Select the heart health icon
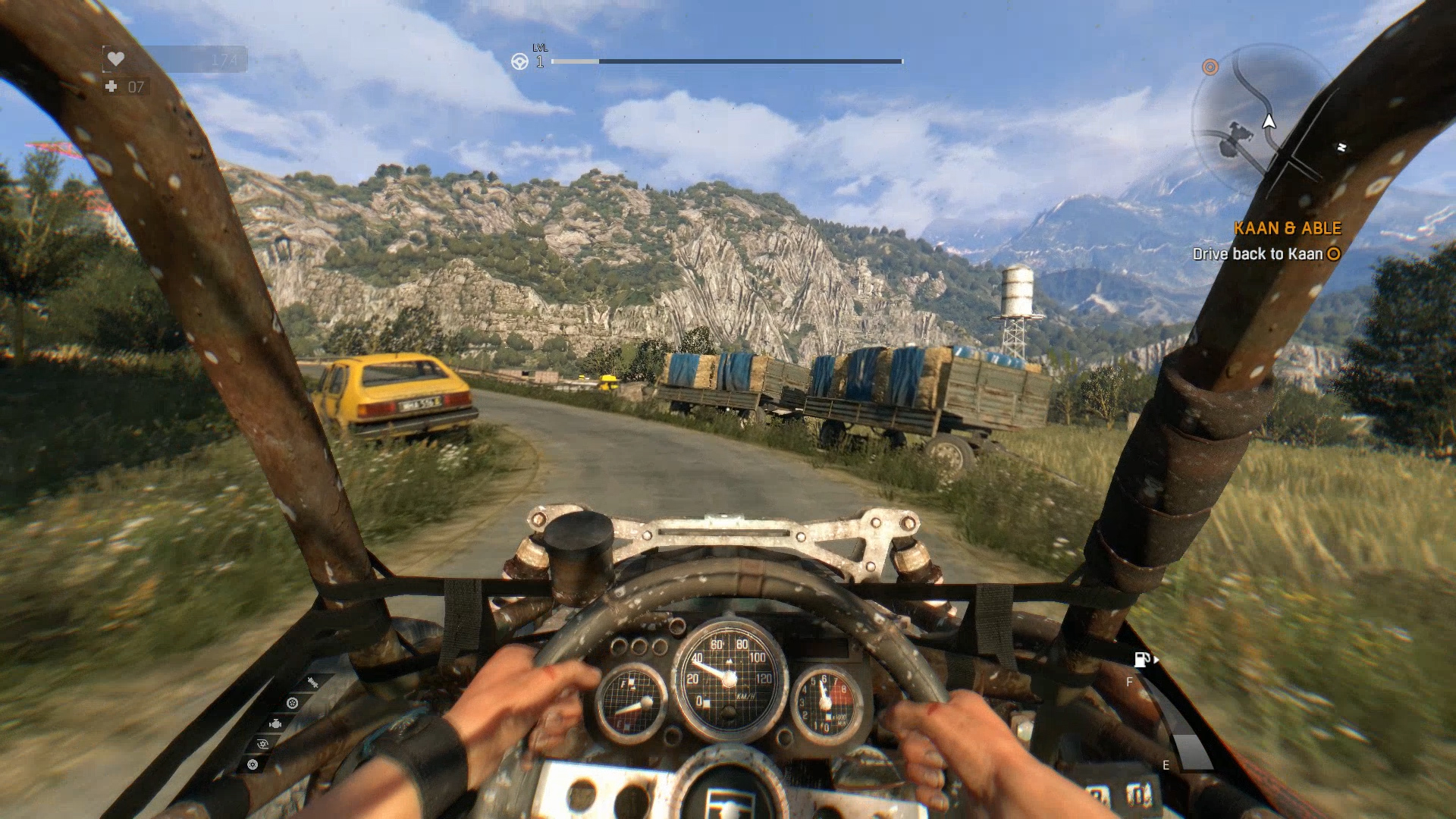Viewport: 1456px width, 819px height. 115,58
